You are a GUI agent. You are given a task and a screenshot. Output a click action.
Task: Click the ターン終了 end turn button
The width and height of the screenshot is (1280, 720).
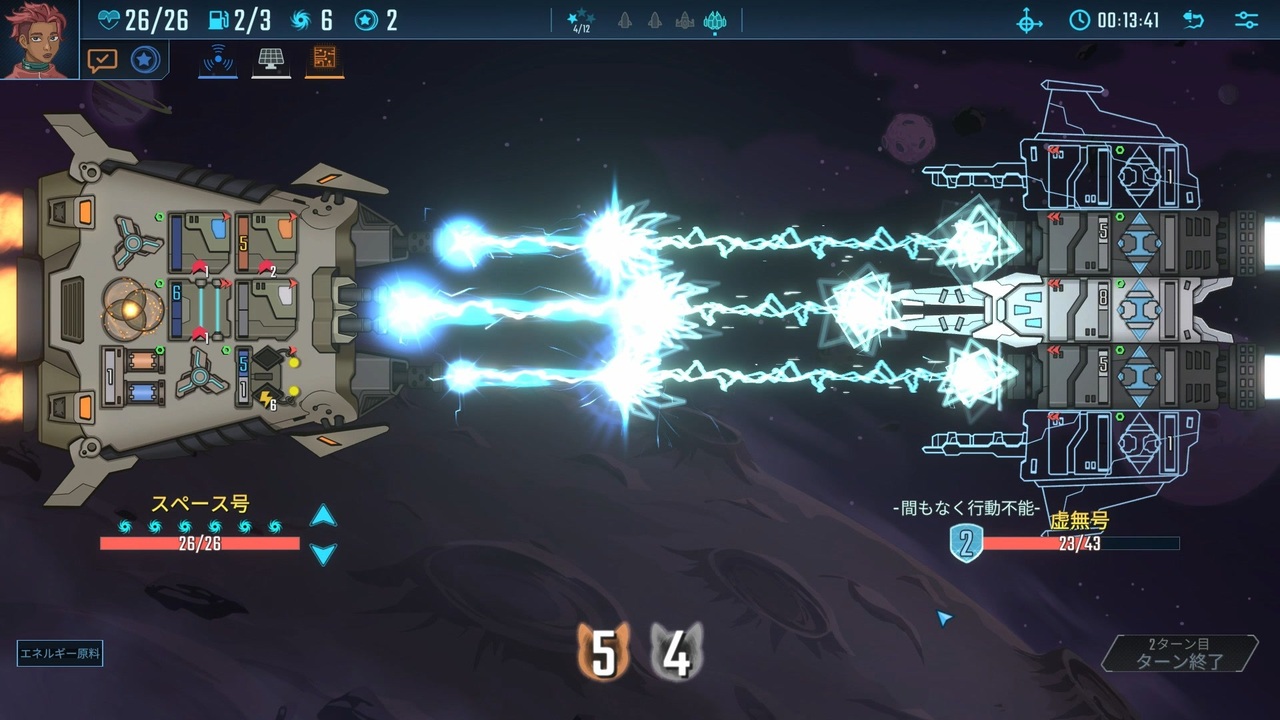(x=1180, y=653)
